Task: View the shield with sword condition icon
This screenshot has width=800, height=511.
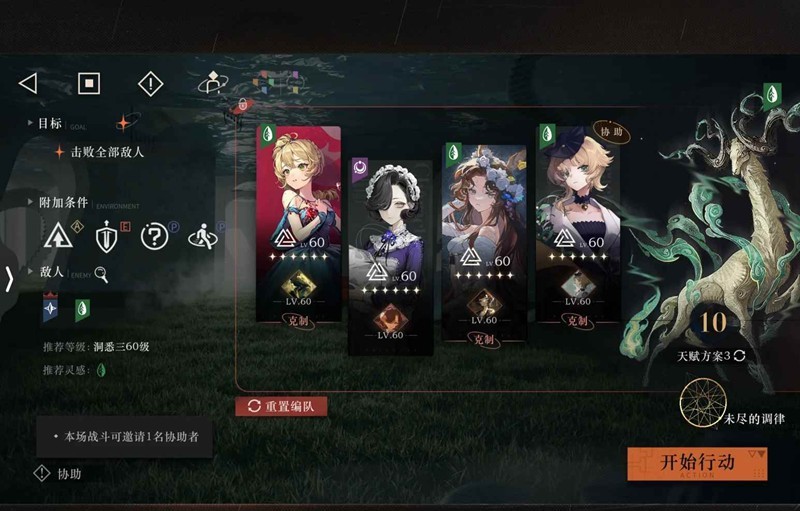Action: [x=106, y=237]
